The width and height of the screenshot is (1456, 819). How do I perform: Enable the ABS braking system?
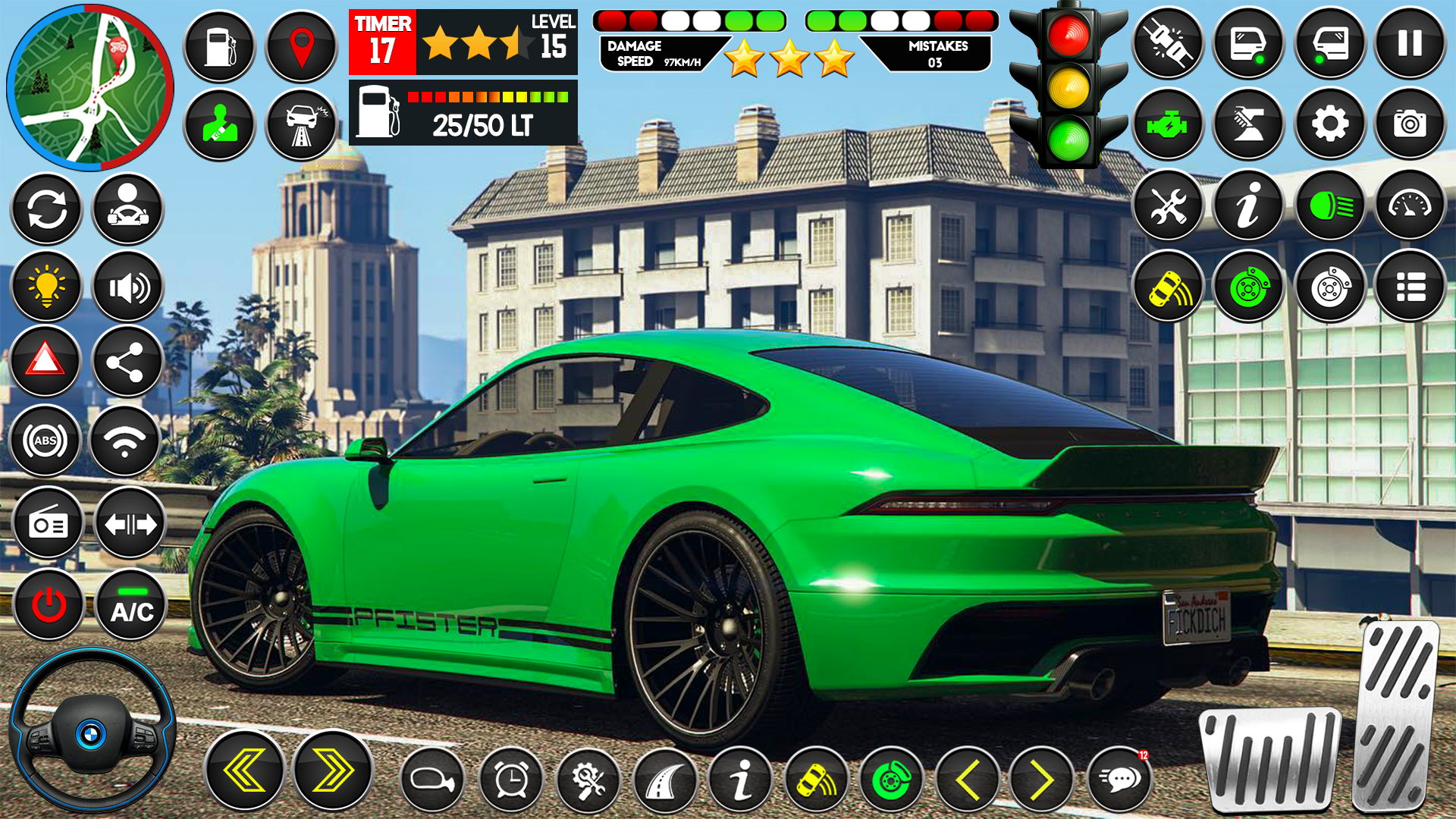pyautogui.click(x=46, y=440)
